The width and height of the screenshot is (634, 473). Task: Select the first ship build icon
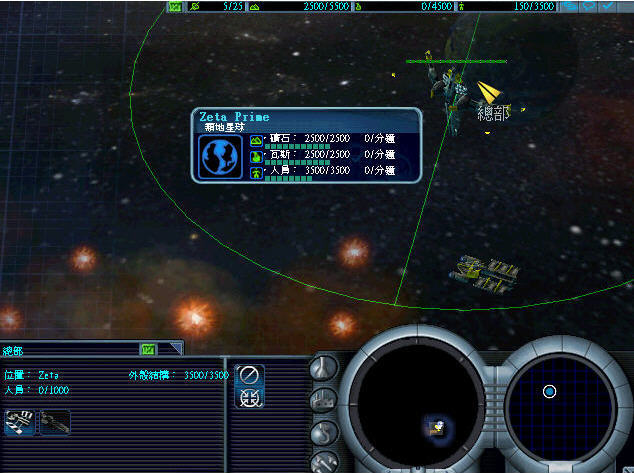19,423
